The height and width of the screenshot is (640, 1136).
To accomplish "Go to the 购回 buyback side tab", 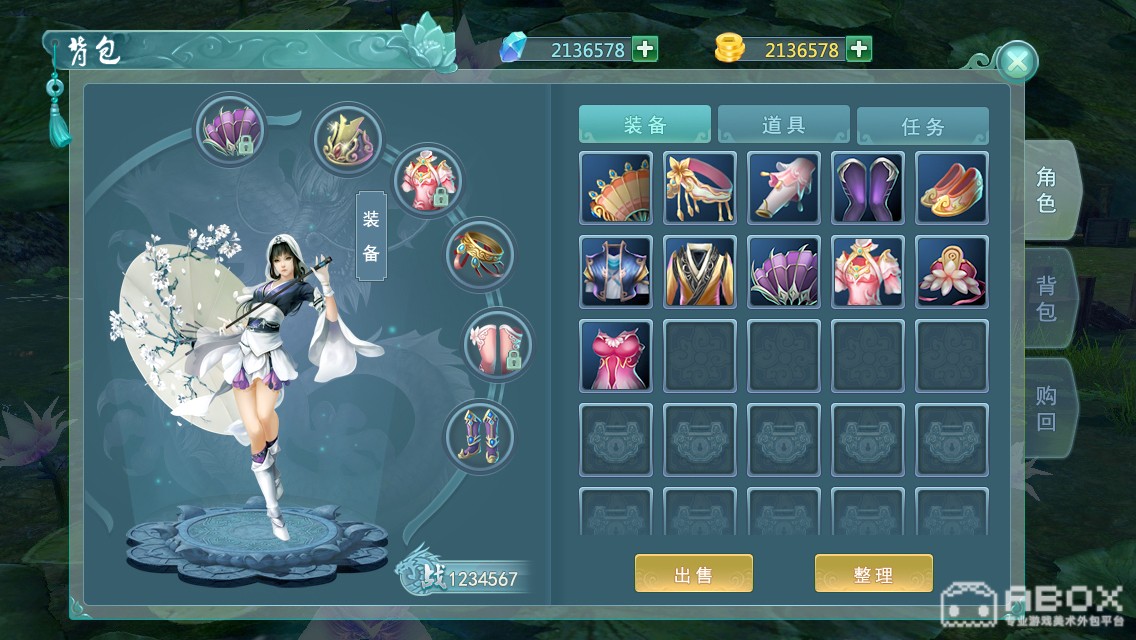I will (1046, 407).
